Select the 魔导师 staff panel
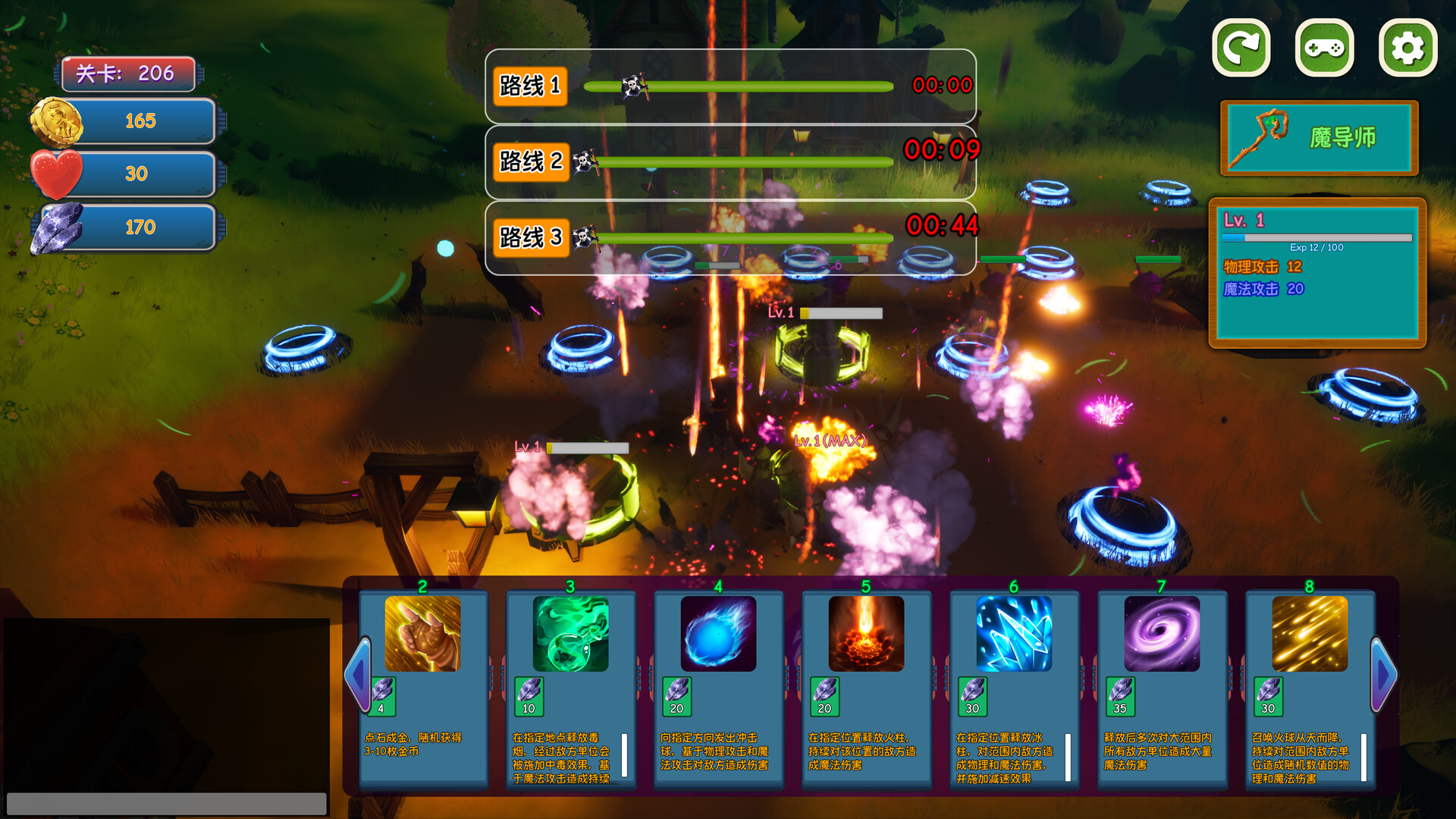Screen dimensions: 1456x819 tap(1319, 138)
